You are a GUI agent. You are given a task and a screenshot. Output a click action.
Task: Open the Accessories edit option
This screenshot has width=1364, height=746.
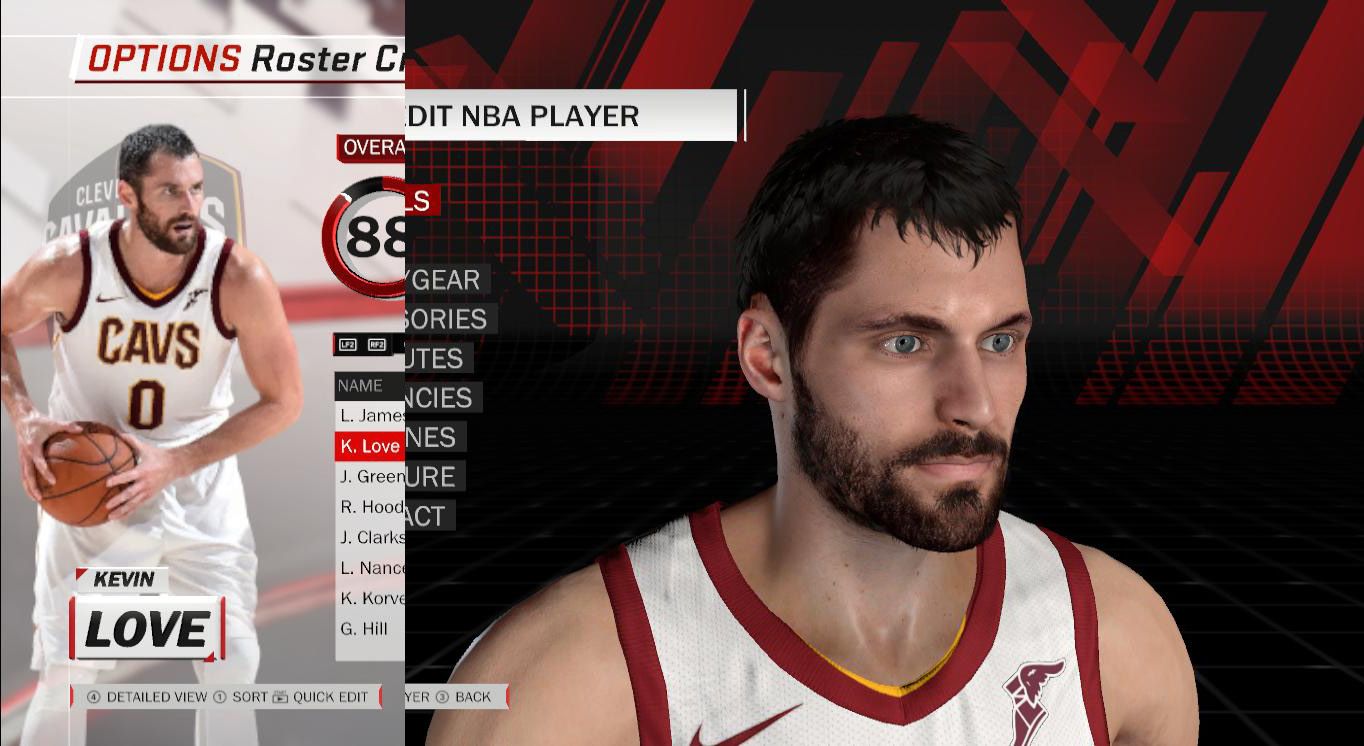(447, 319)
